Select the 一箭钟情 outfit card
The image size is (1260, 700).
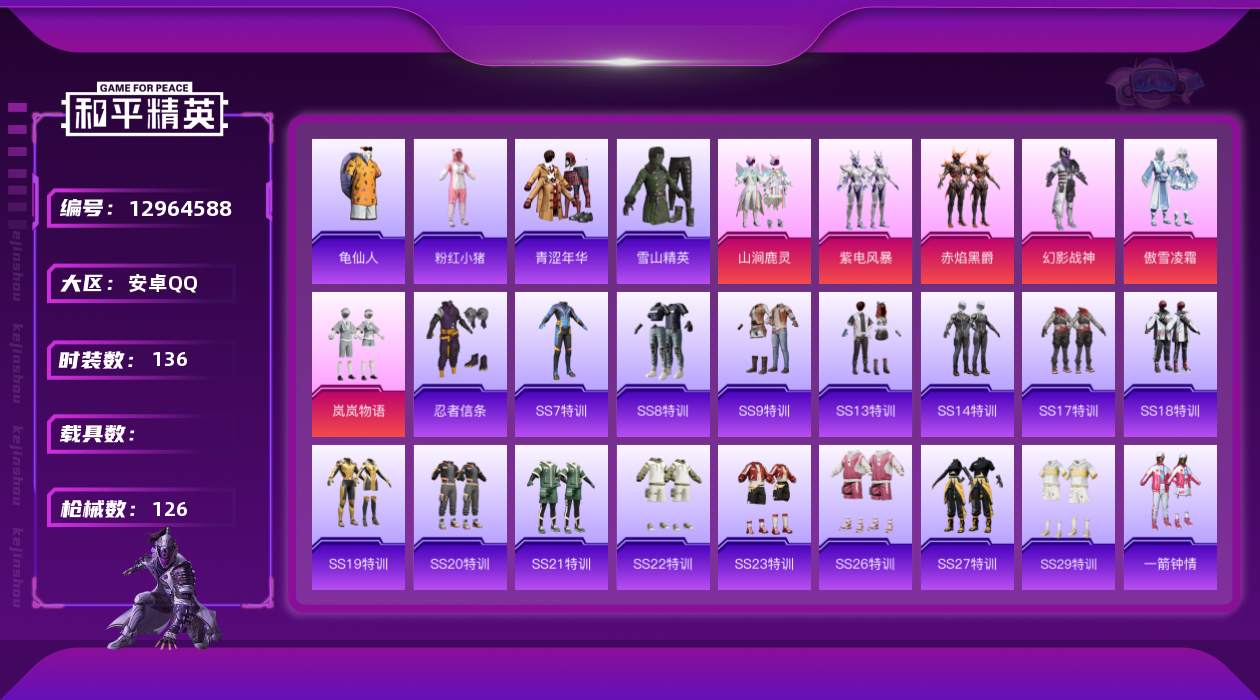pyautogui.click(x=1170, y=517)
